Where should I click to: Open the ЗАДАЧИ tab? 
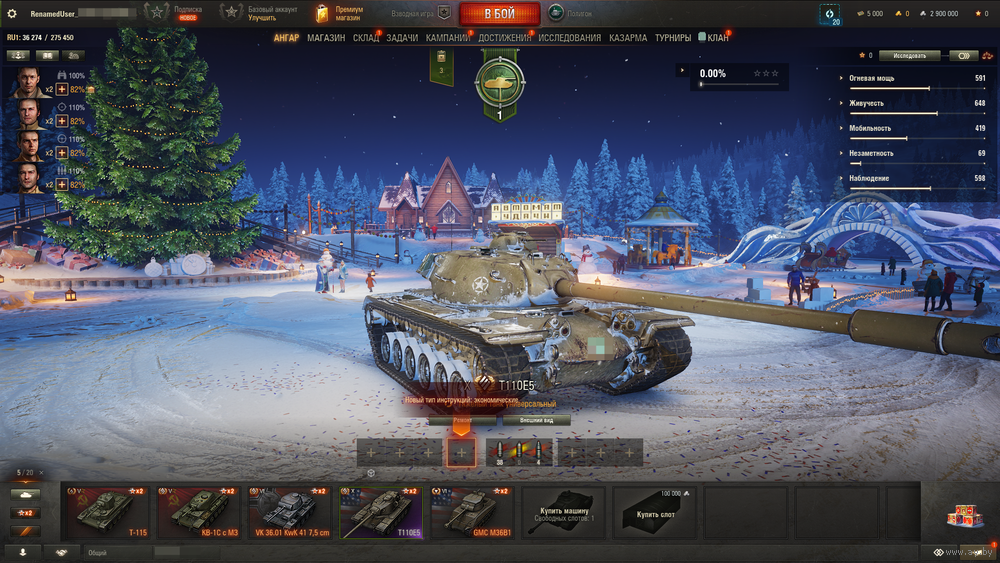[x=402, y=38]
